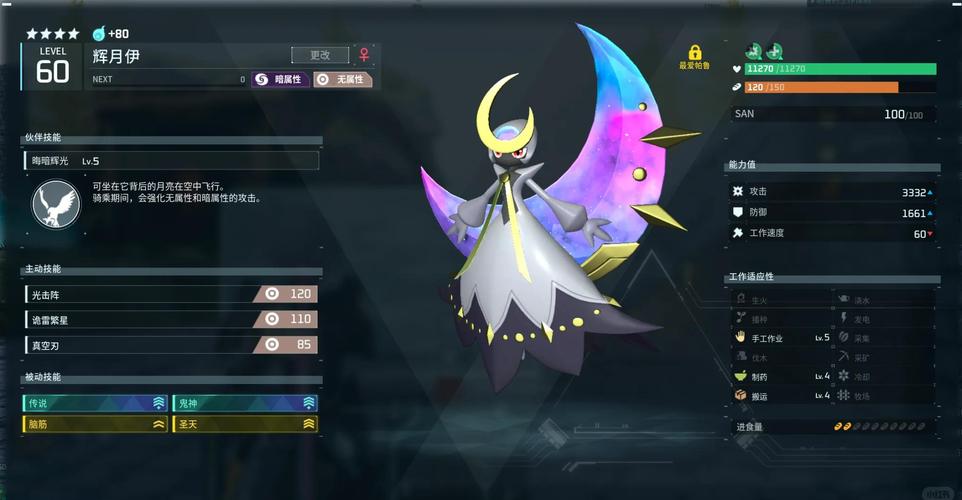The height and width of the screenshot is (500, 962).
Task: Inspect the 传说 passive skill
Action: [96, 403]
